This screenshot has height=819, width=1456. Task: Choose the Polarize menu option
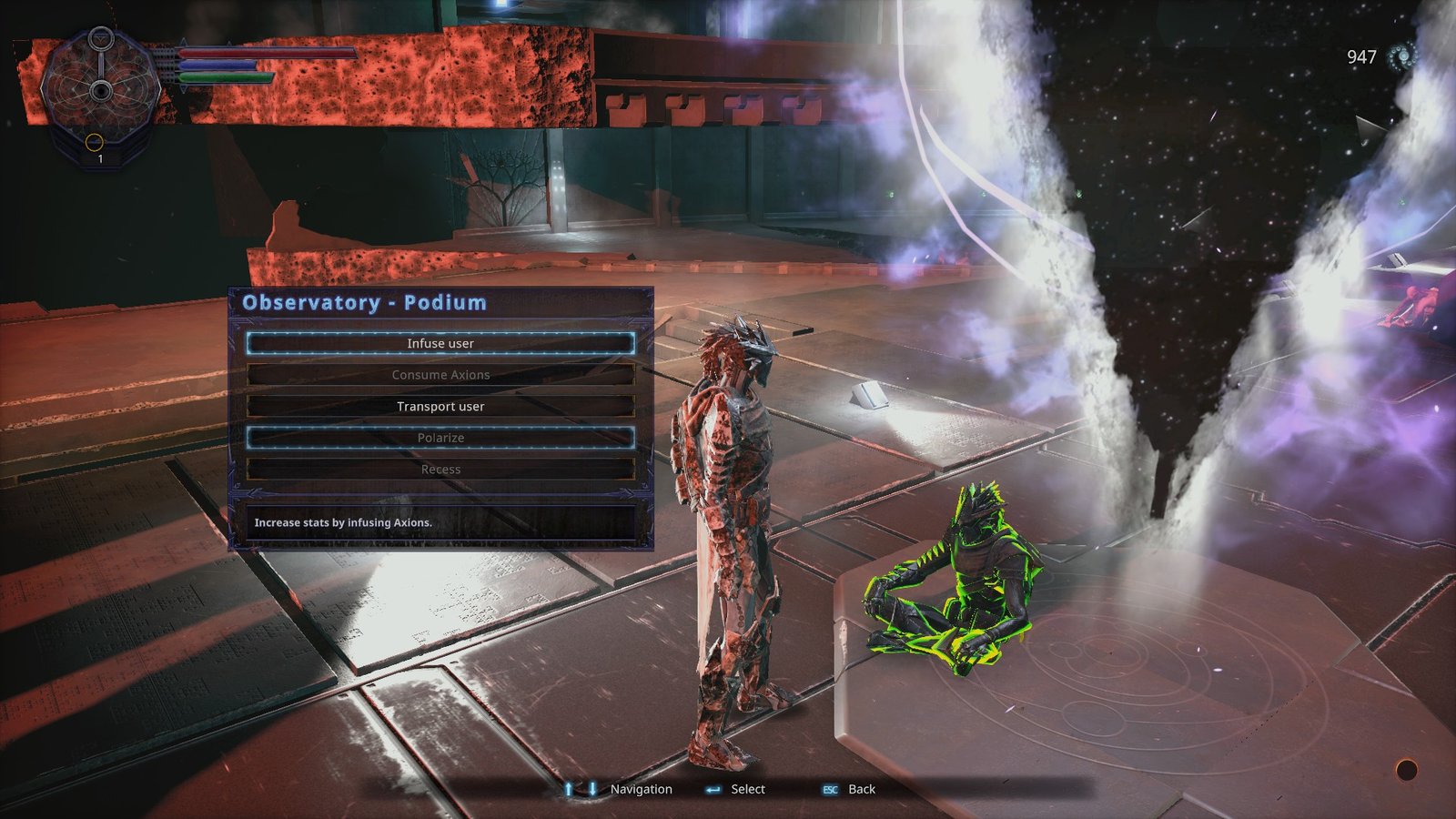click(440, 438)
